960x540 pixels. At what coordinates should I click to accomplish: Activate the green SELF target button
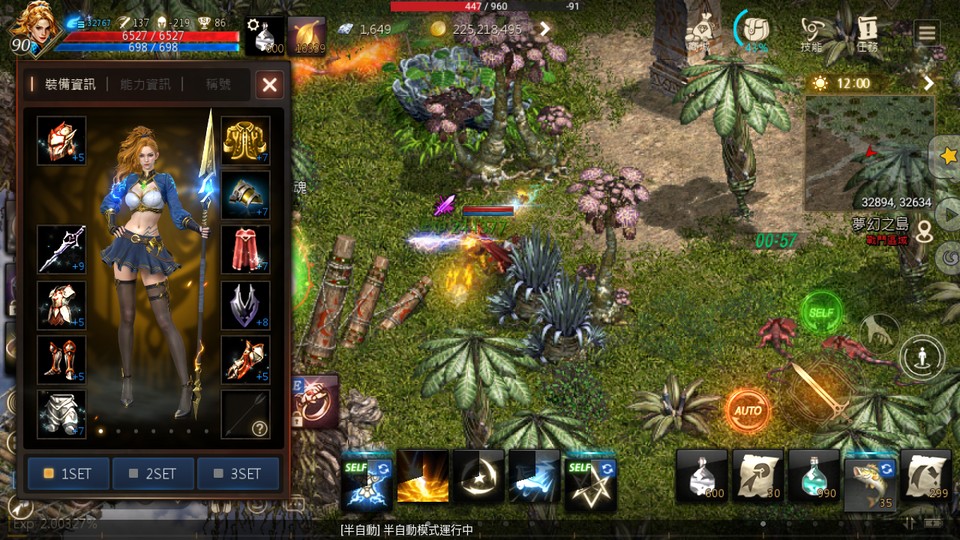821,312
